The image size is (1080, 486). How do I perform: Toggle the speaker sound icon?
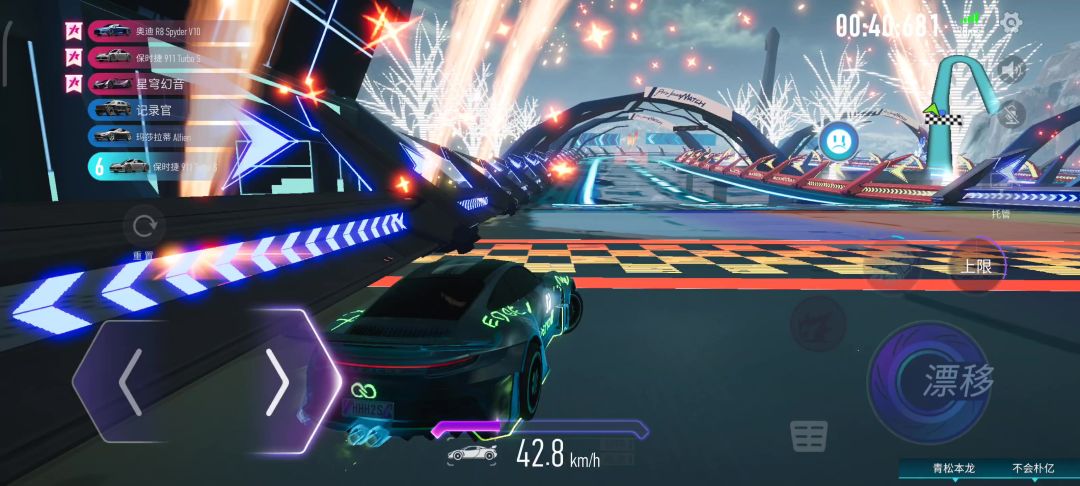pos(1012,69)
